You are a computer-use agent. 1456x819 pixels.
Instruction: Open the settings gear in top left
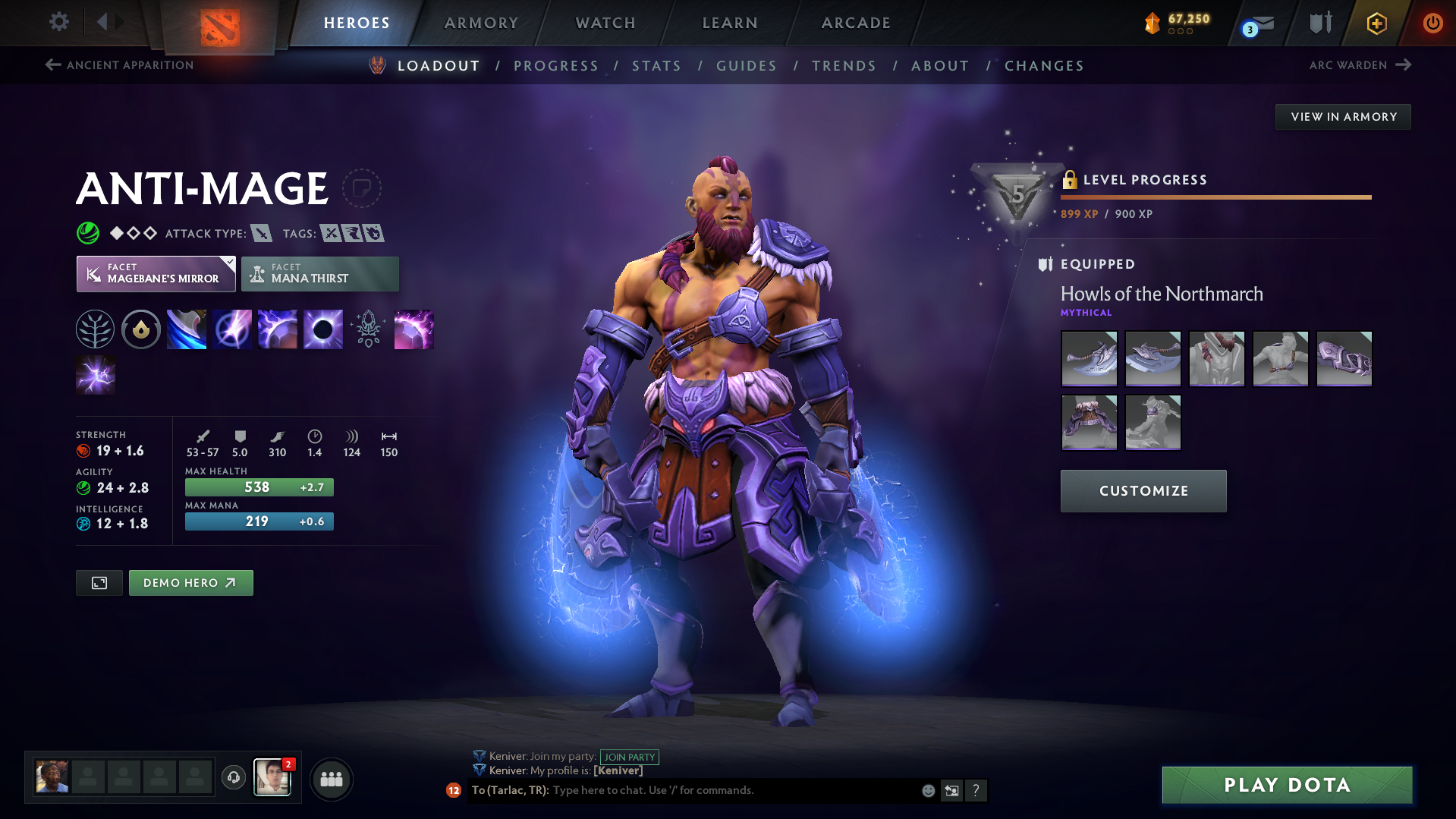tap(58, 22)
